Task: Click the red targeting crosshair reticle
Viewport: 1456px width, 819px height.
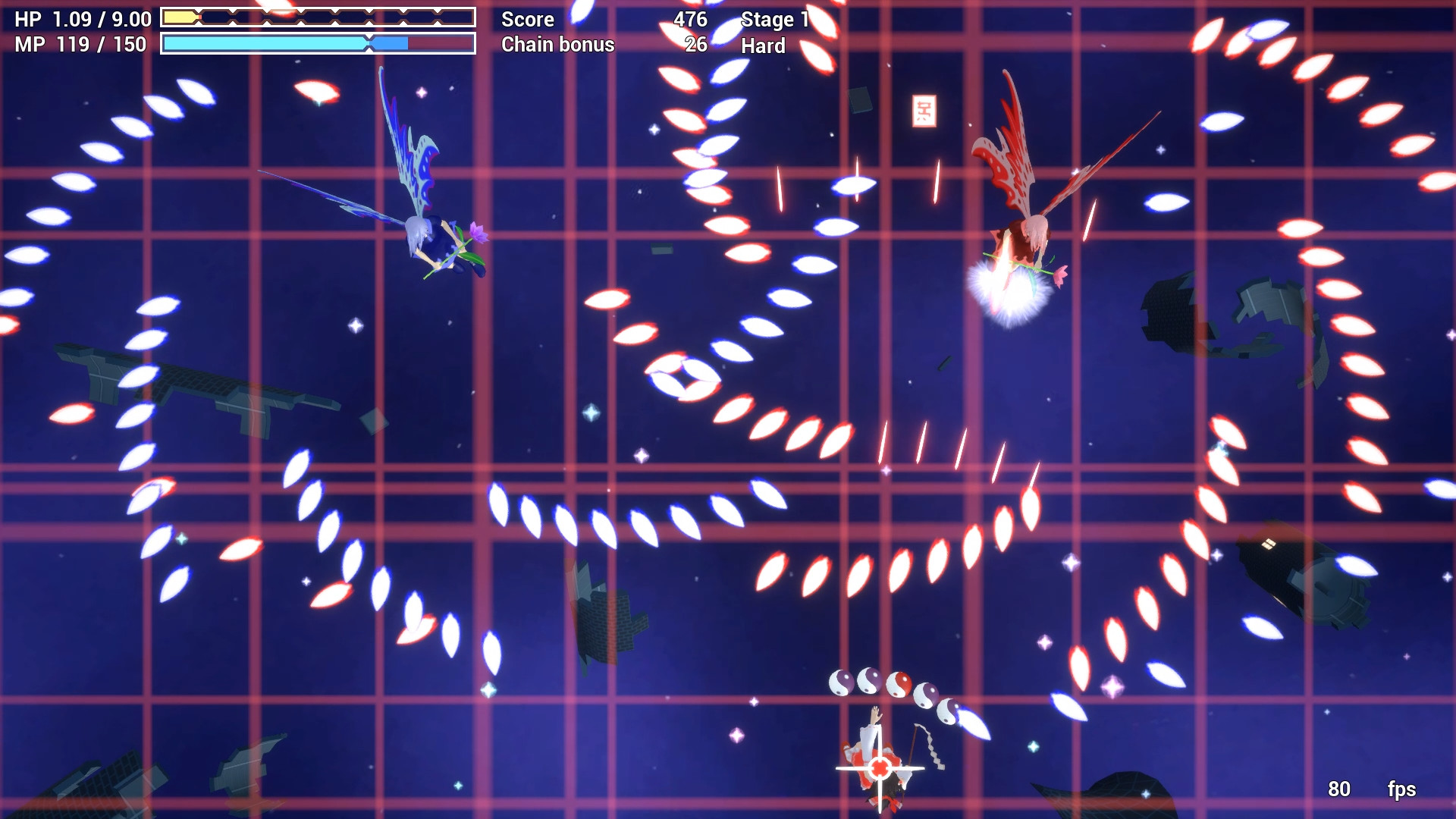Action: click(x=880, y=770)
